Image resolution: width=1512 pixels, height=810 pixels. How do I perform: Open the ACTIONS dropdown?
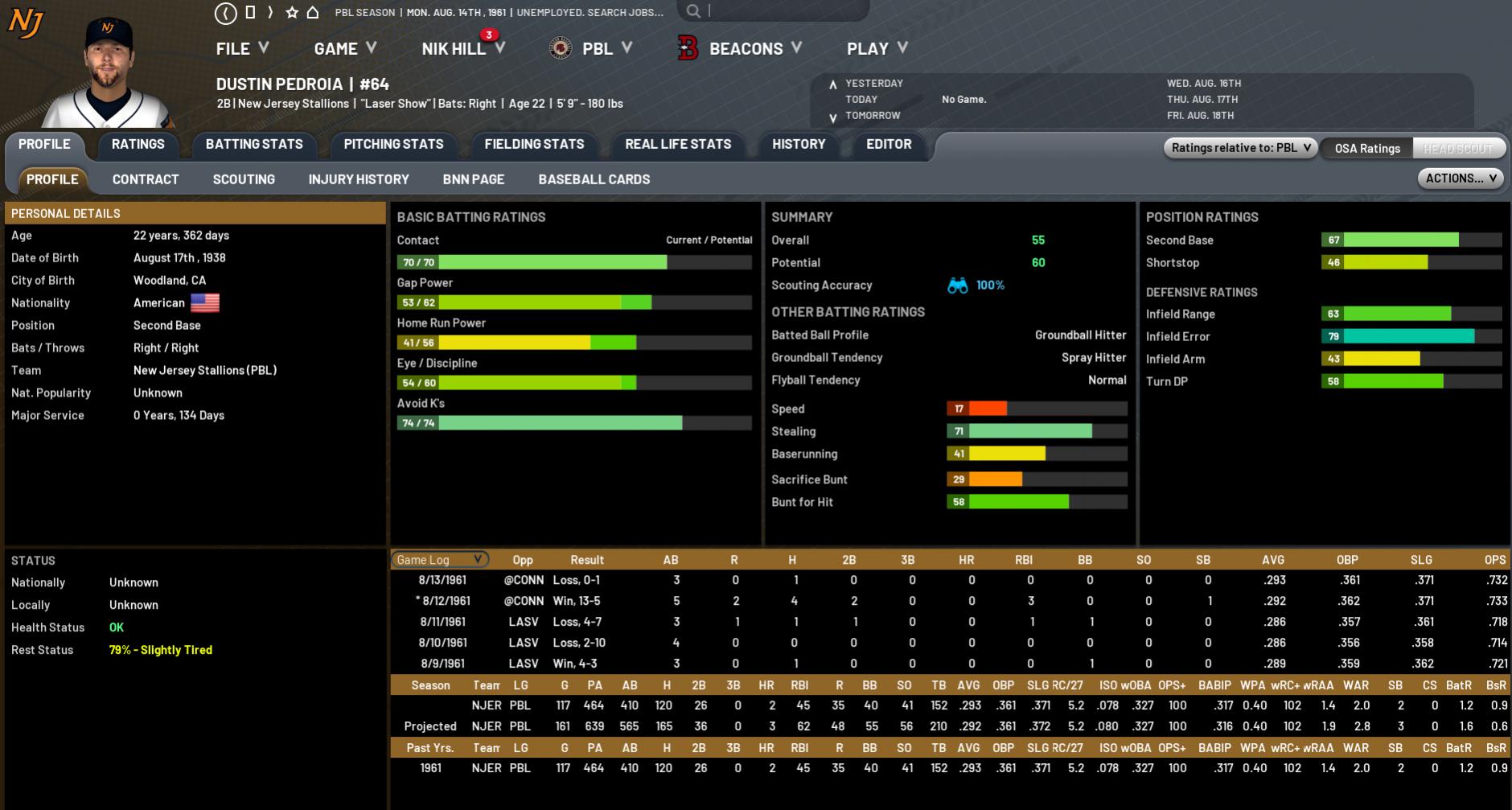pyautogui.click(x=1461, y=179)
